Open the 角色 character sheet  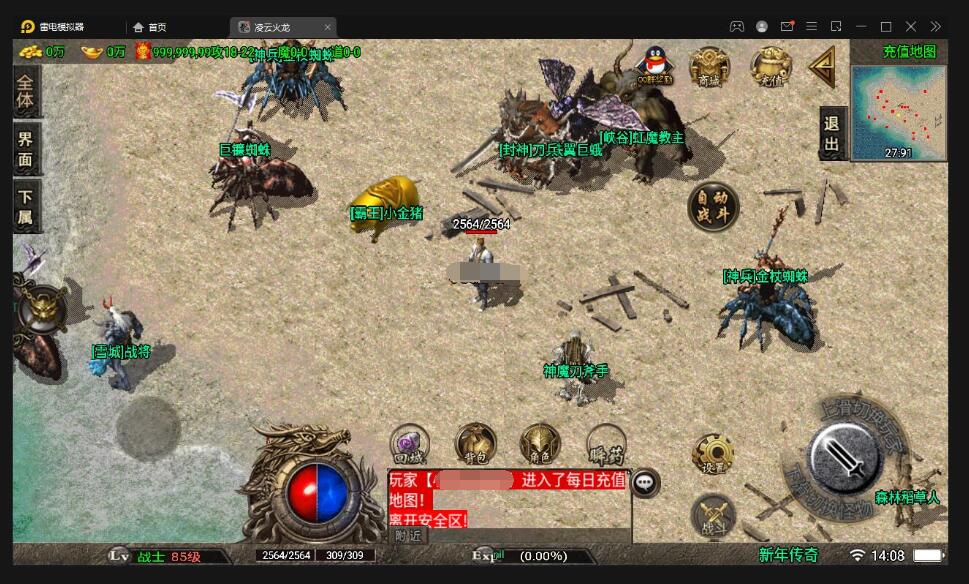pos(540,444)
